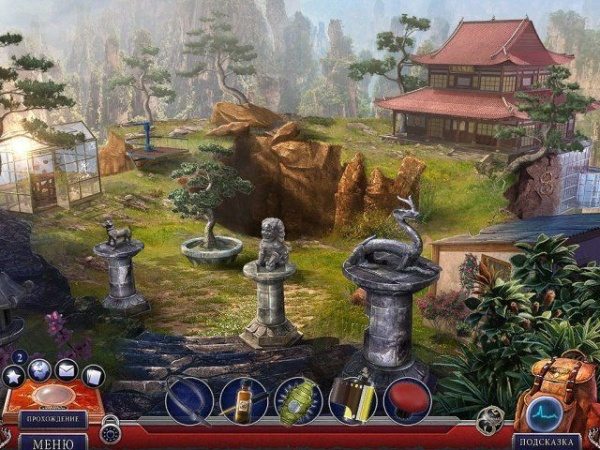Open the ПРОХОЖДЕНИЕ walkthrough guide
Screen dimensions: 600x450
click(52, 419)
